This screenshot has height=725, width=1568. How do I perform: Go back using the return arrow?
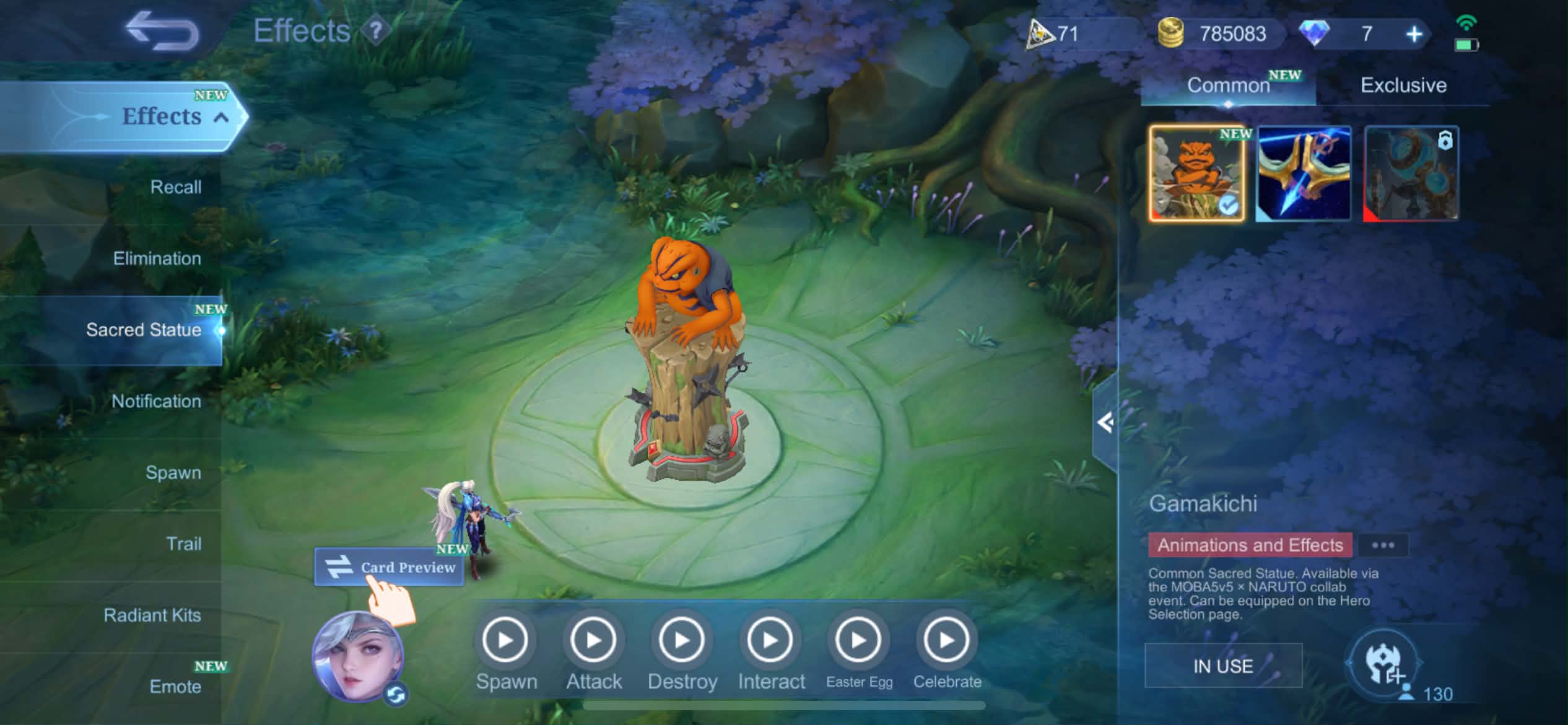pos(162,31)
